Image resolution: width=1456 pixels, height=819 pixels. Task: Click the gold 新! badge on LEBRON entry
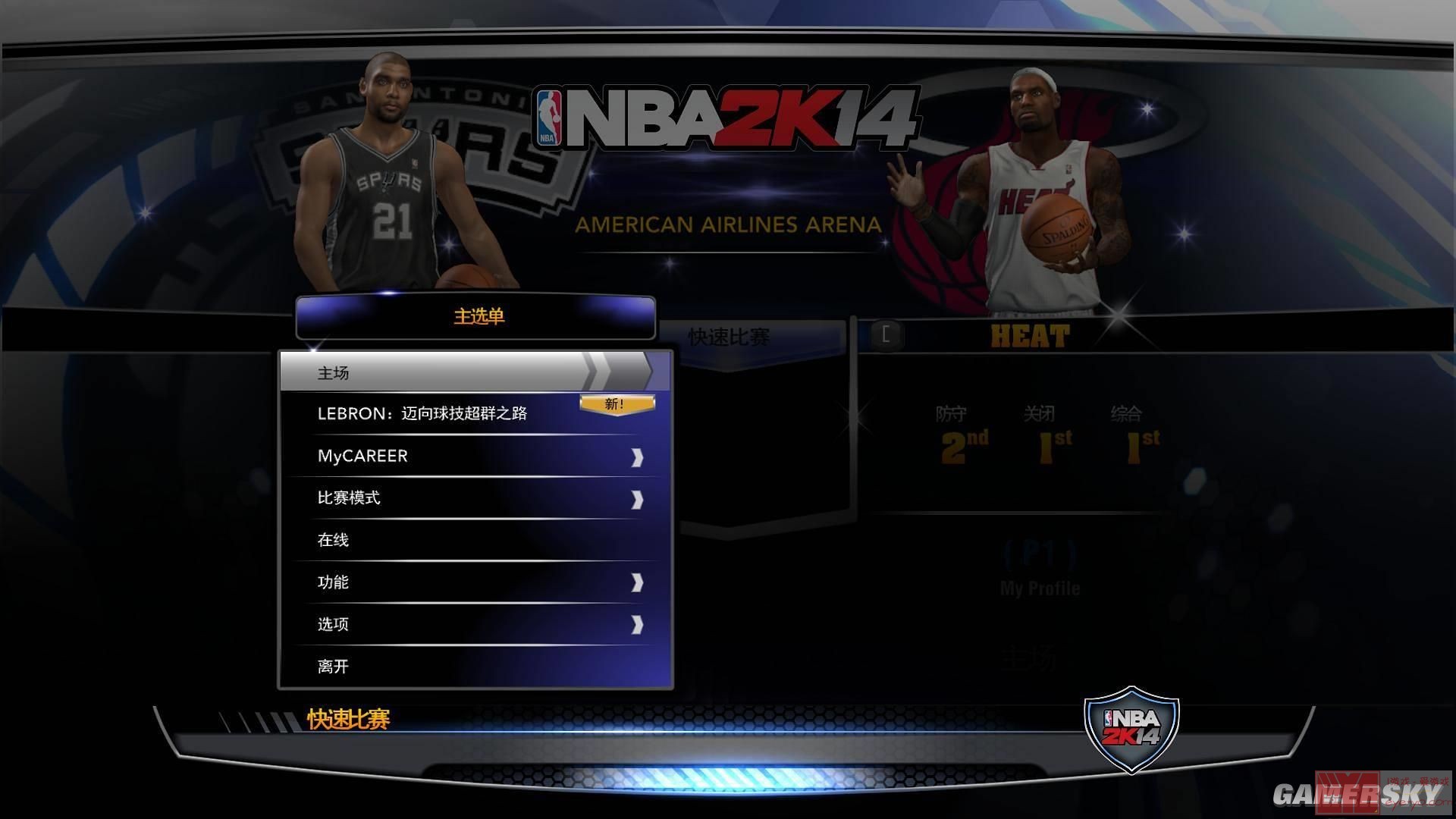(x=617, y=403)
